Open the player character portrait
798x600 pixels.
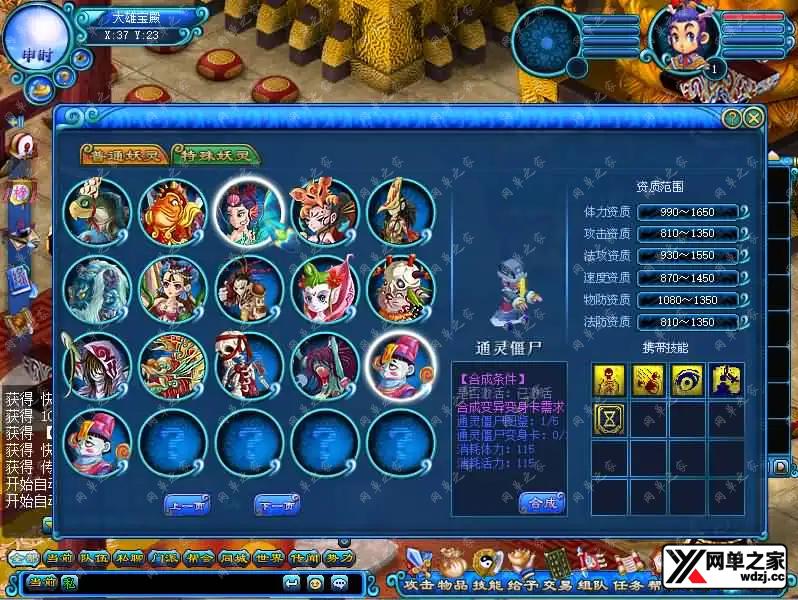tap(684, 38)
